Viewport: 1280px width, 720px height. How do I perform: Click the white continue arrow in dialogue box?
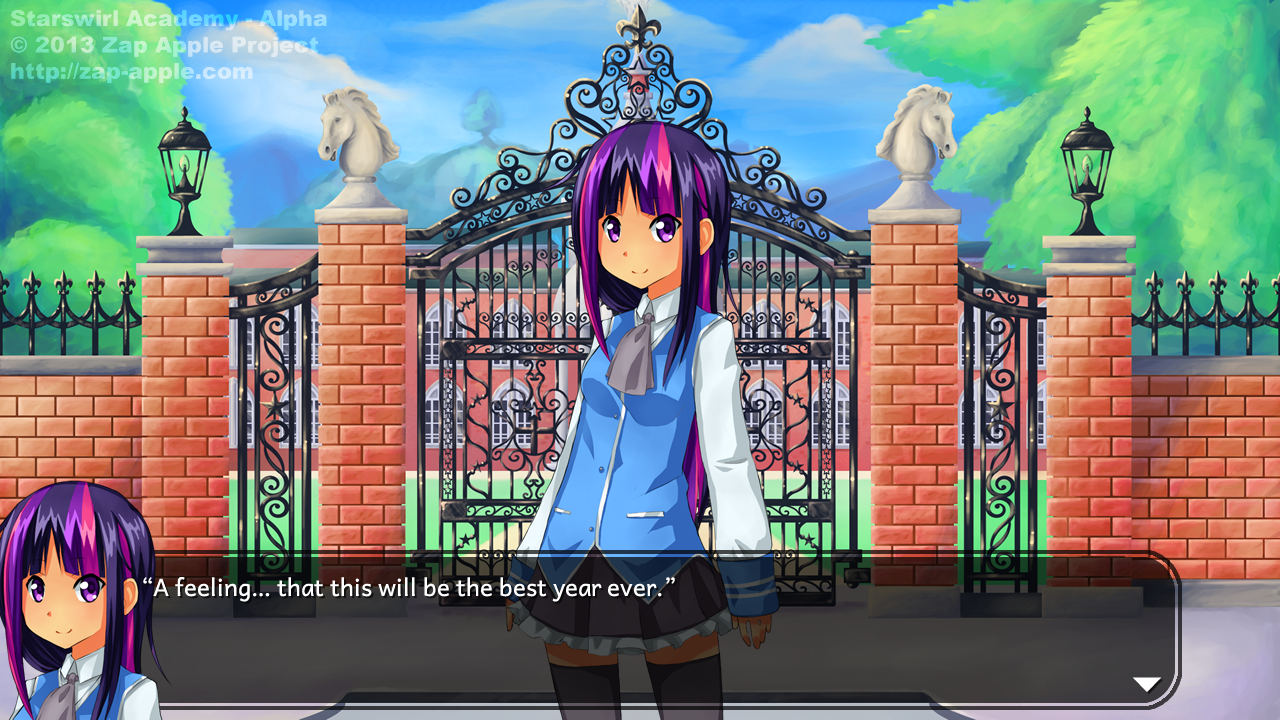[x=1146, y=684]
